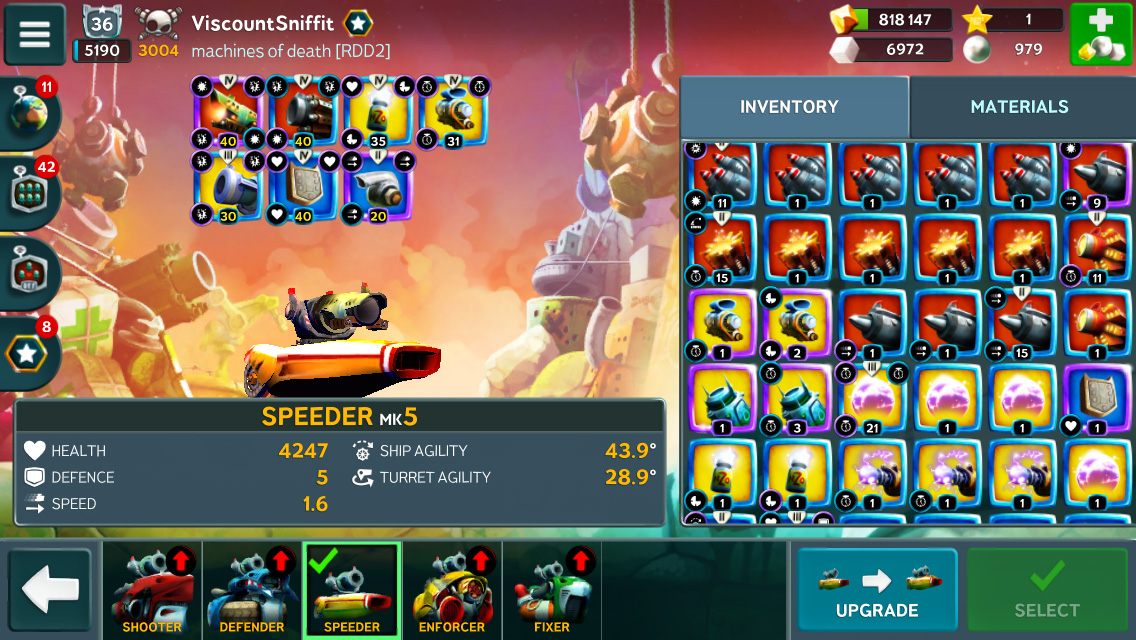
Task: Pick the Enforcer ship
Action: coord(452,591)
